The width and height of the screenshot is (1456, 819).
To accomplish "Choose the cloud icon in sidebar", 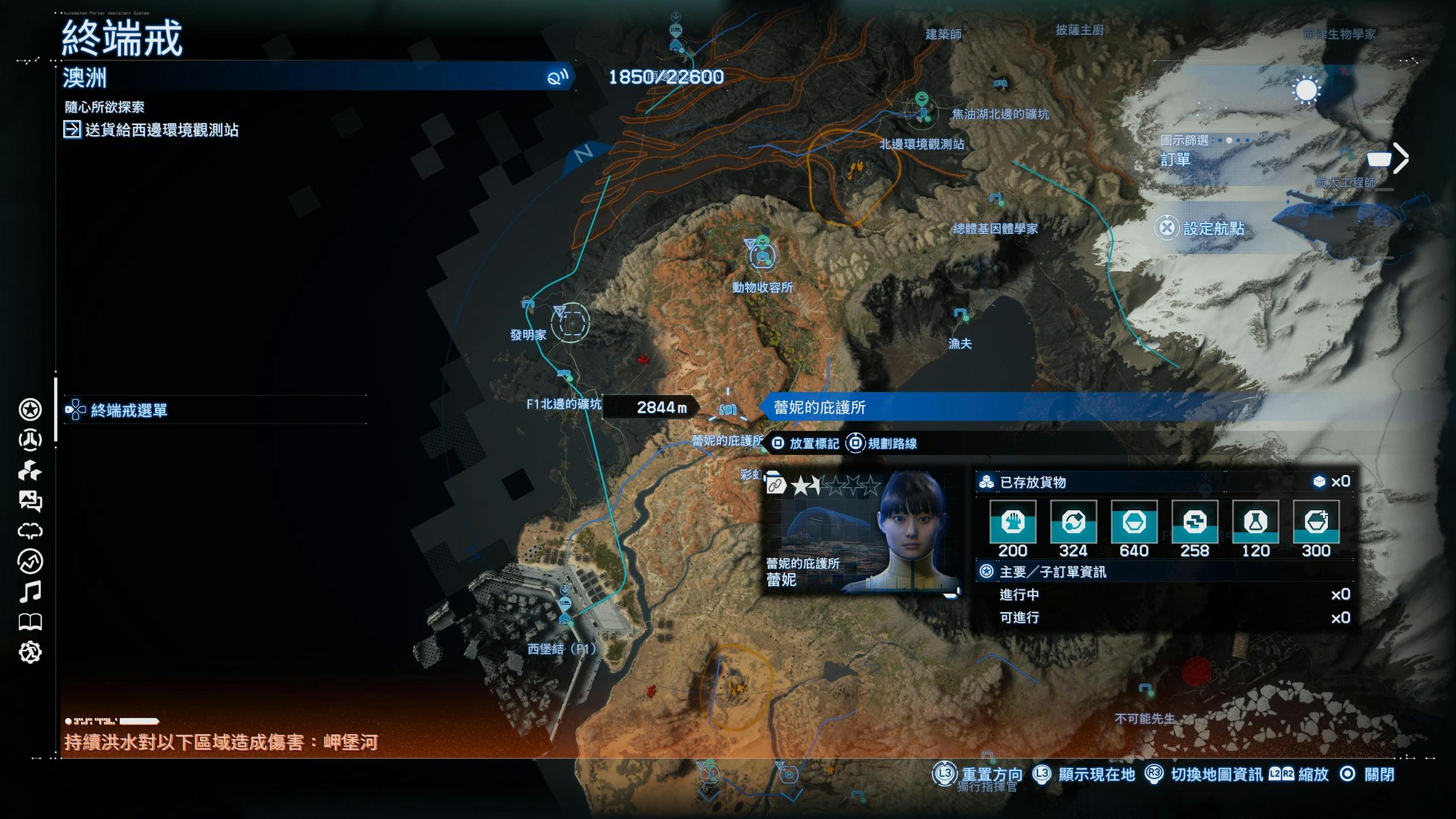I will click(x=30, y=531).
